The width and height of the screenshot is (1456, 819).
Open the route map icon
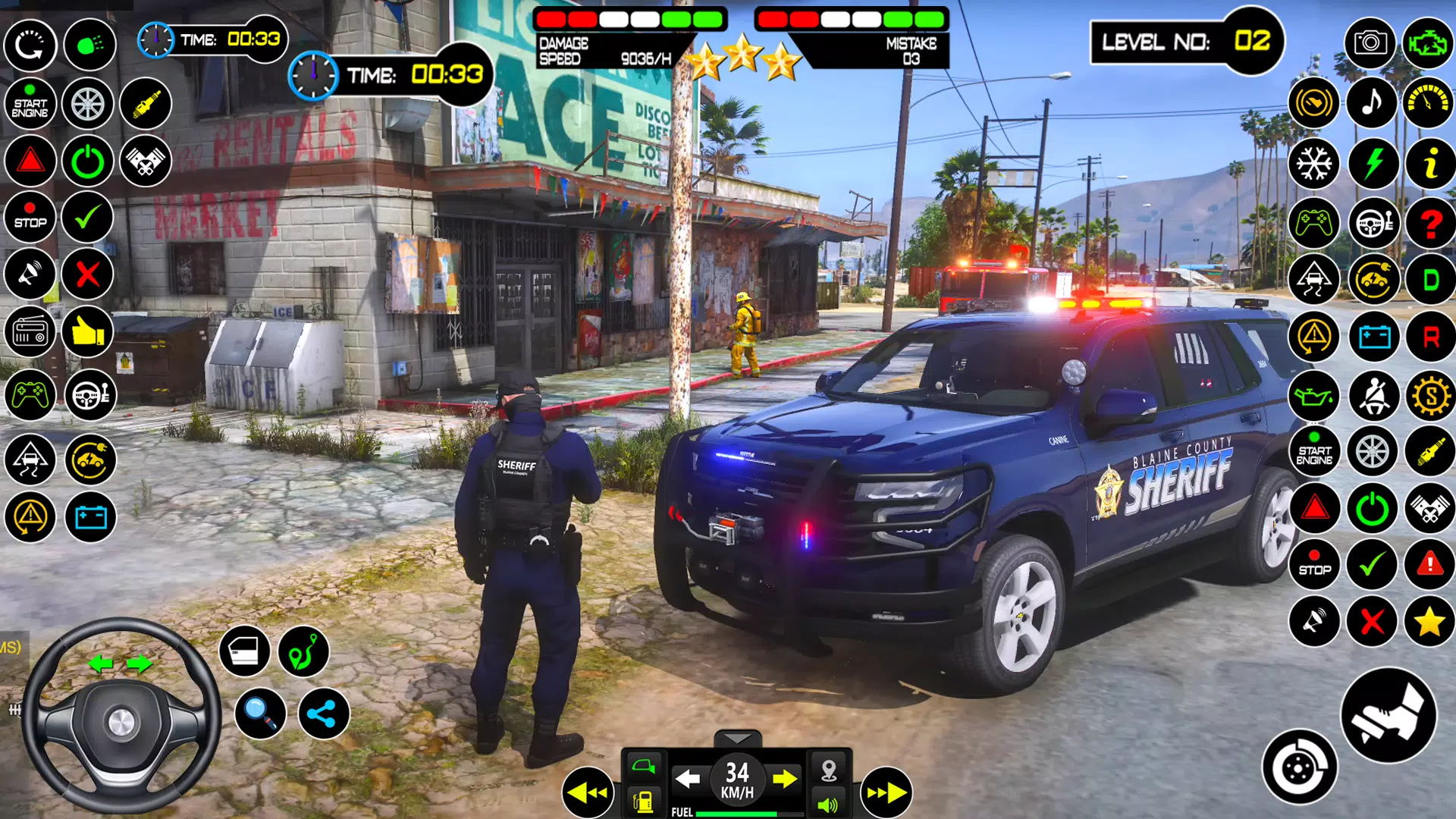pyautogui.click(x=303, y=651)
